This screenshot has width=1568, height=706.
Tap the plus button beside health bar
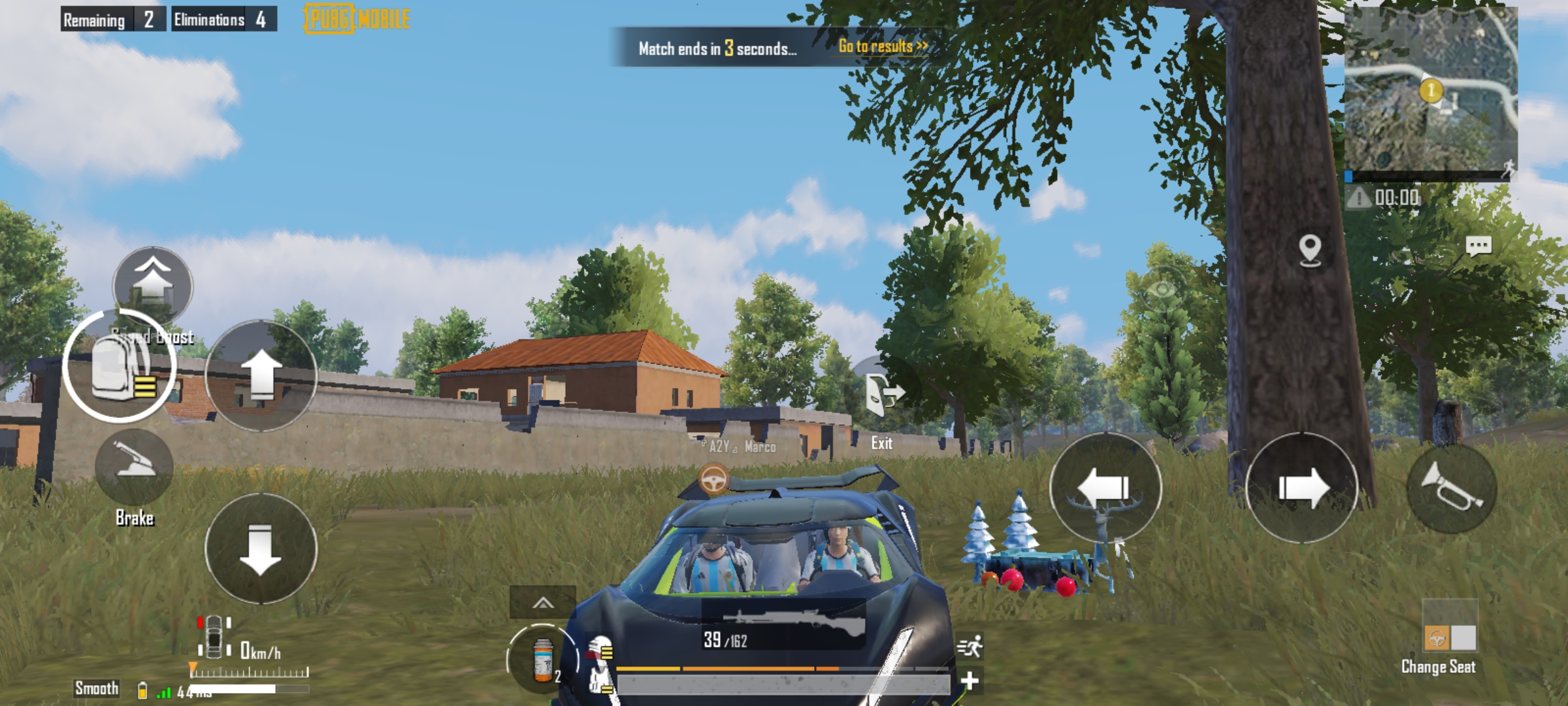(970, 681)
